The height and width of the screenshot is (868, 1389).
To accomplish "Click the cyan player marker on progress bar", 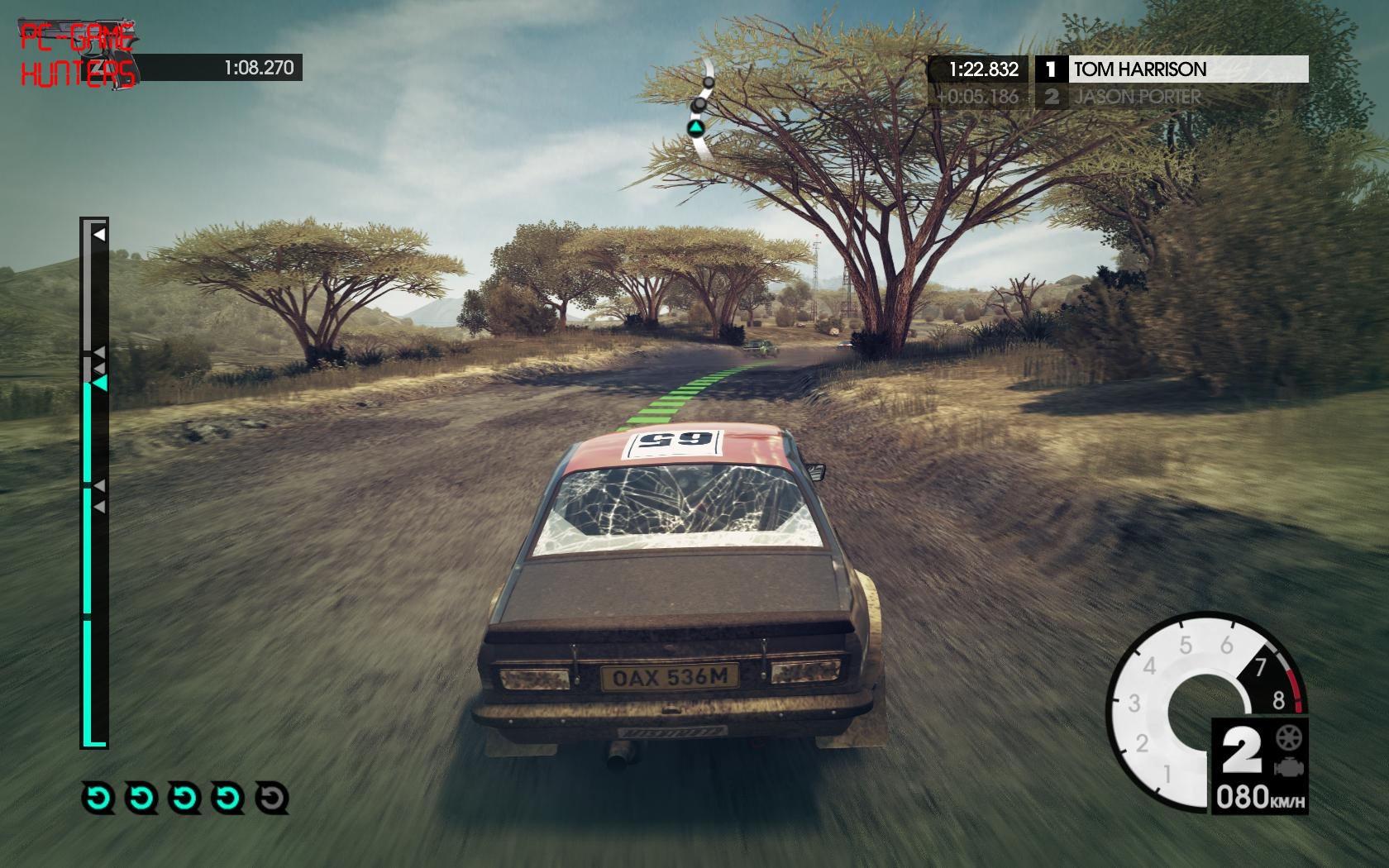I will pyautogui.click(x=100, y=384).
